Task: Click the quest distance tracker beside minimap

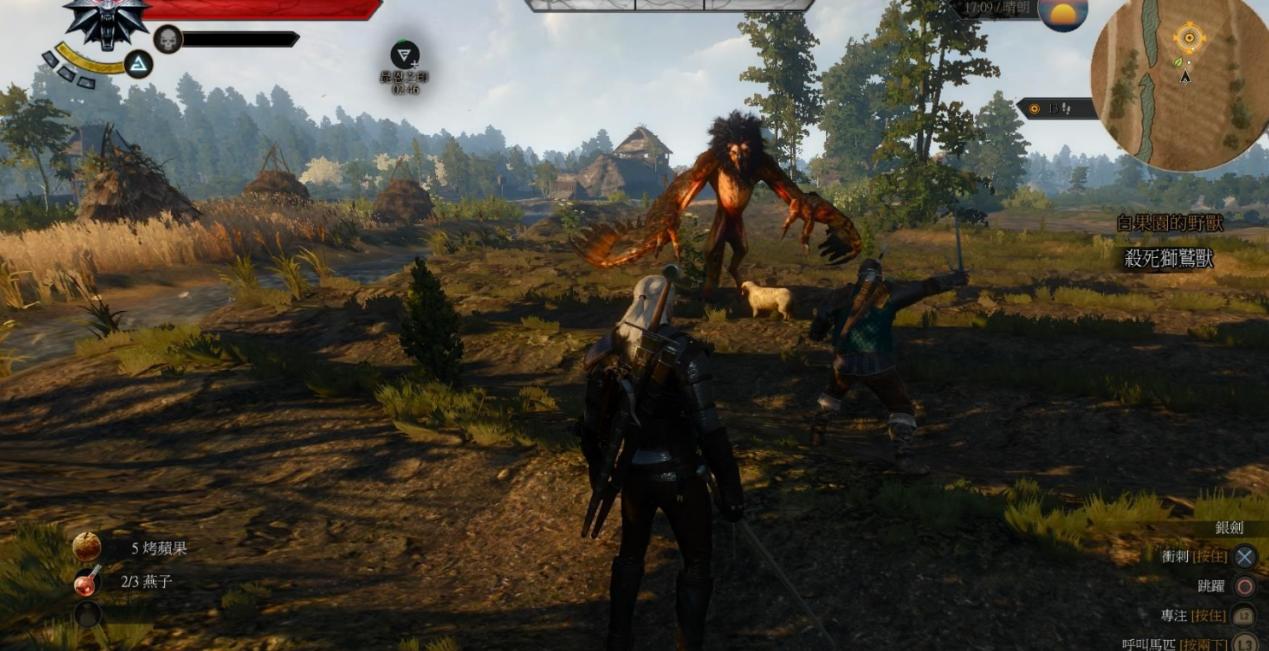Action: point(1056,108)
